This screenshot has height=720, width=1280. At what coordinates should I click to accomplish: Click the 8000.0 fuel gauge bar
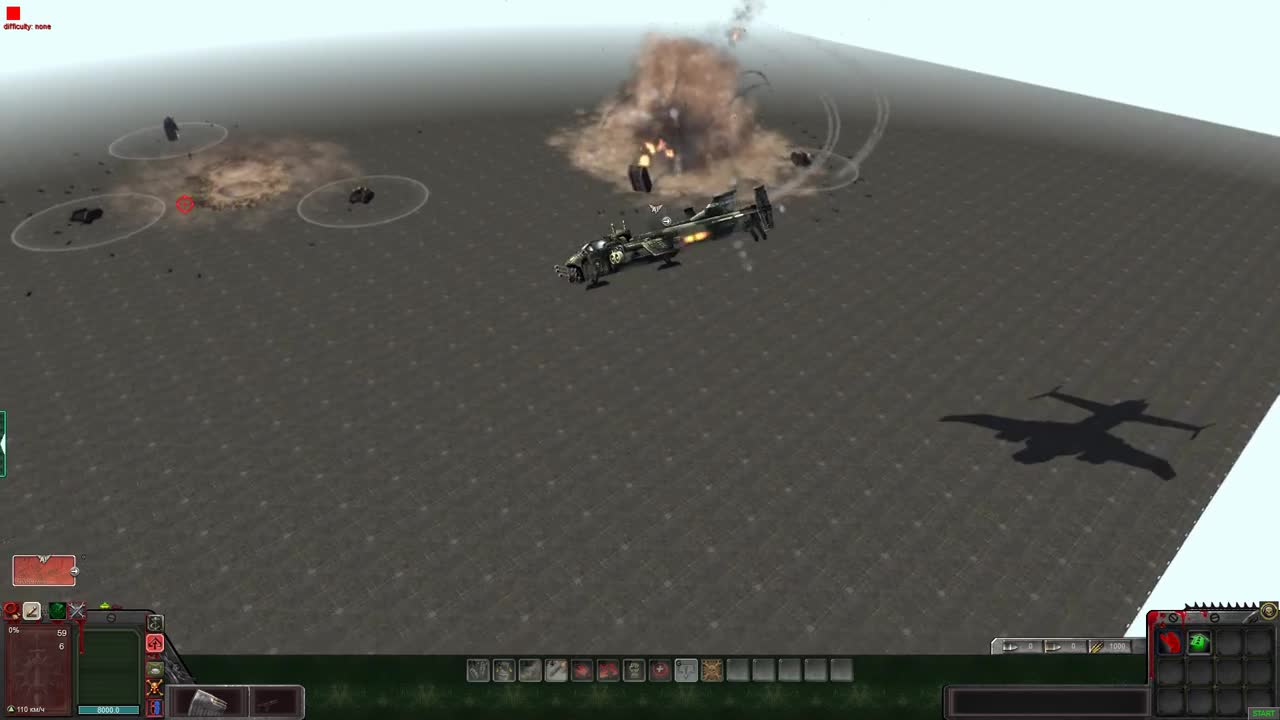[x=107, y=709]
